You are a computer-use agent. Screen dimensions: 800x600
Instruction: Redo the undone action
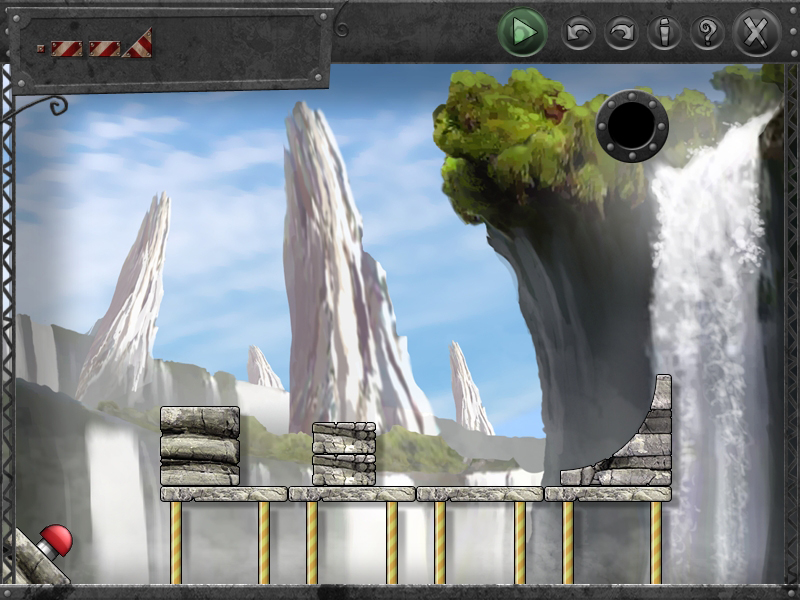pyautogui.click(x=621, y=34)
